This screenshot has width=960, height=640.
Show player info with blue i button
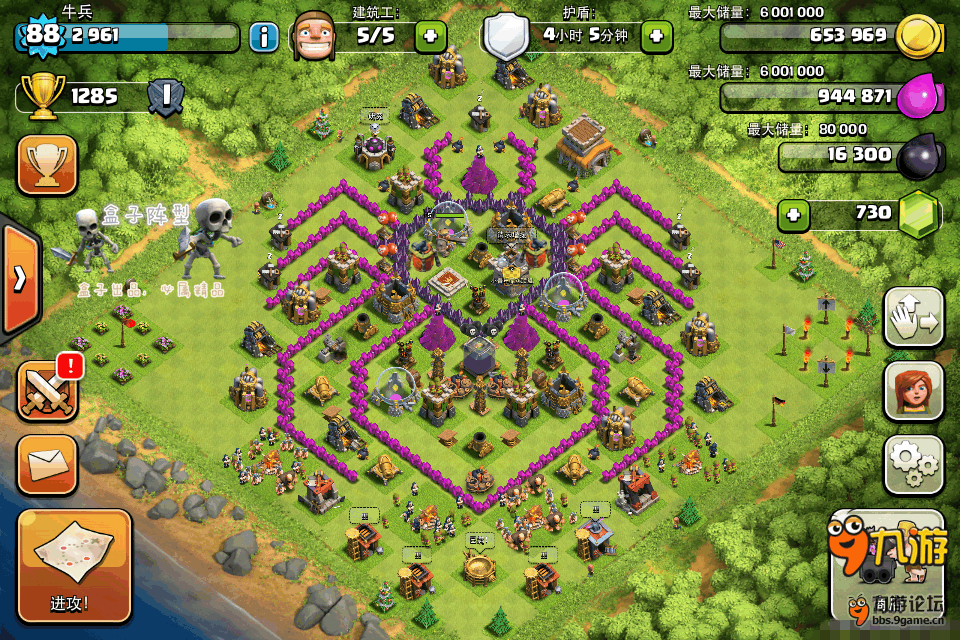[x=263, y=38]
